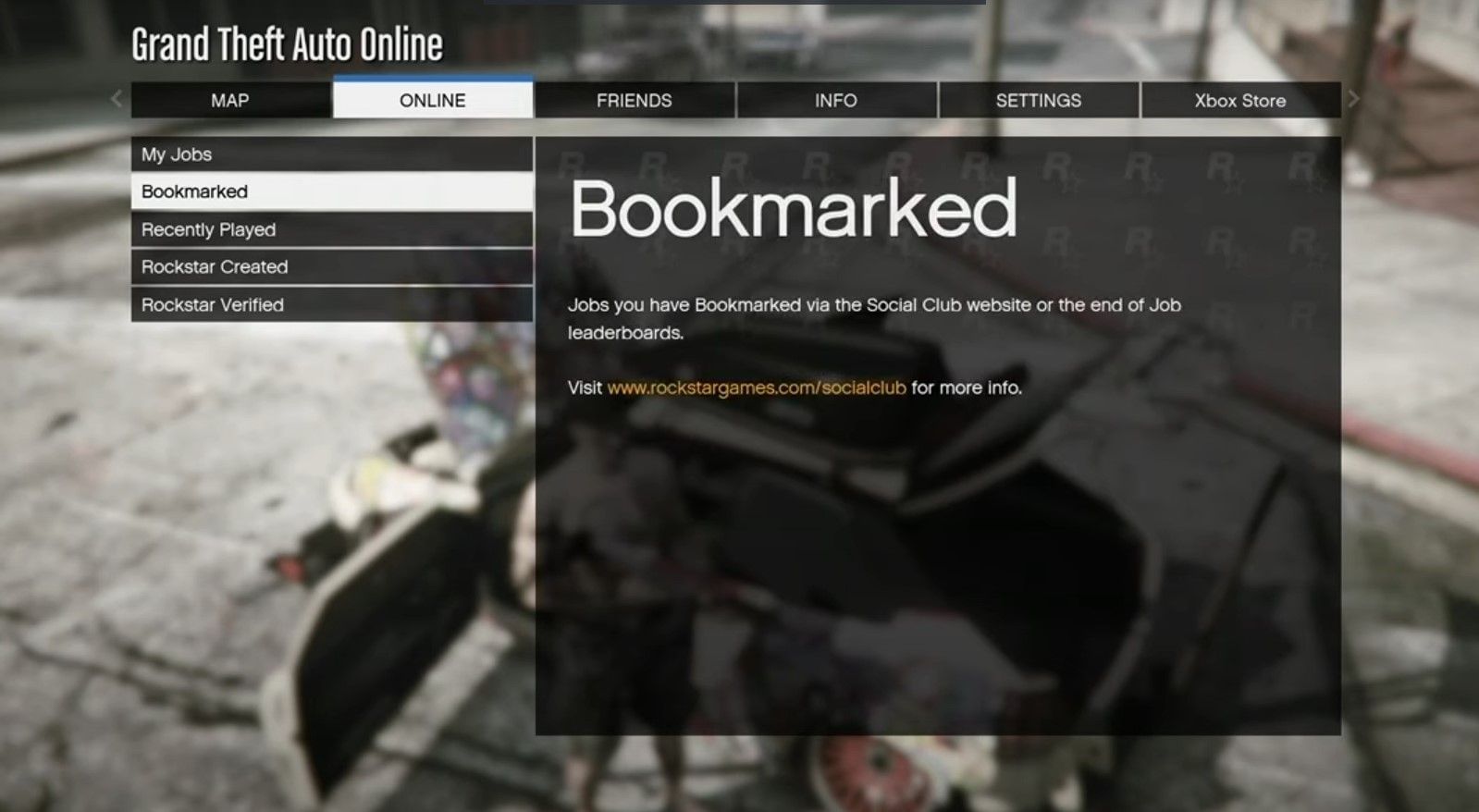Switch to the MAP tab
This screenshot has width=1479, height=812.
pyautogui.click(x=230, y=100)
